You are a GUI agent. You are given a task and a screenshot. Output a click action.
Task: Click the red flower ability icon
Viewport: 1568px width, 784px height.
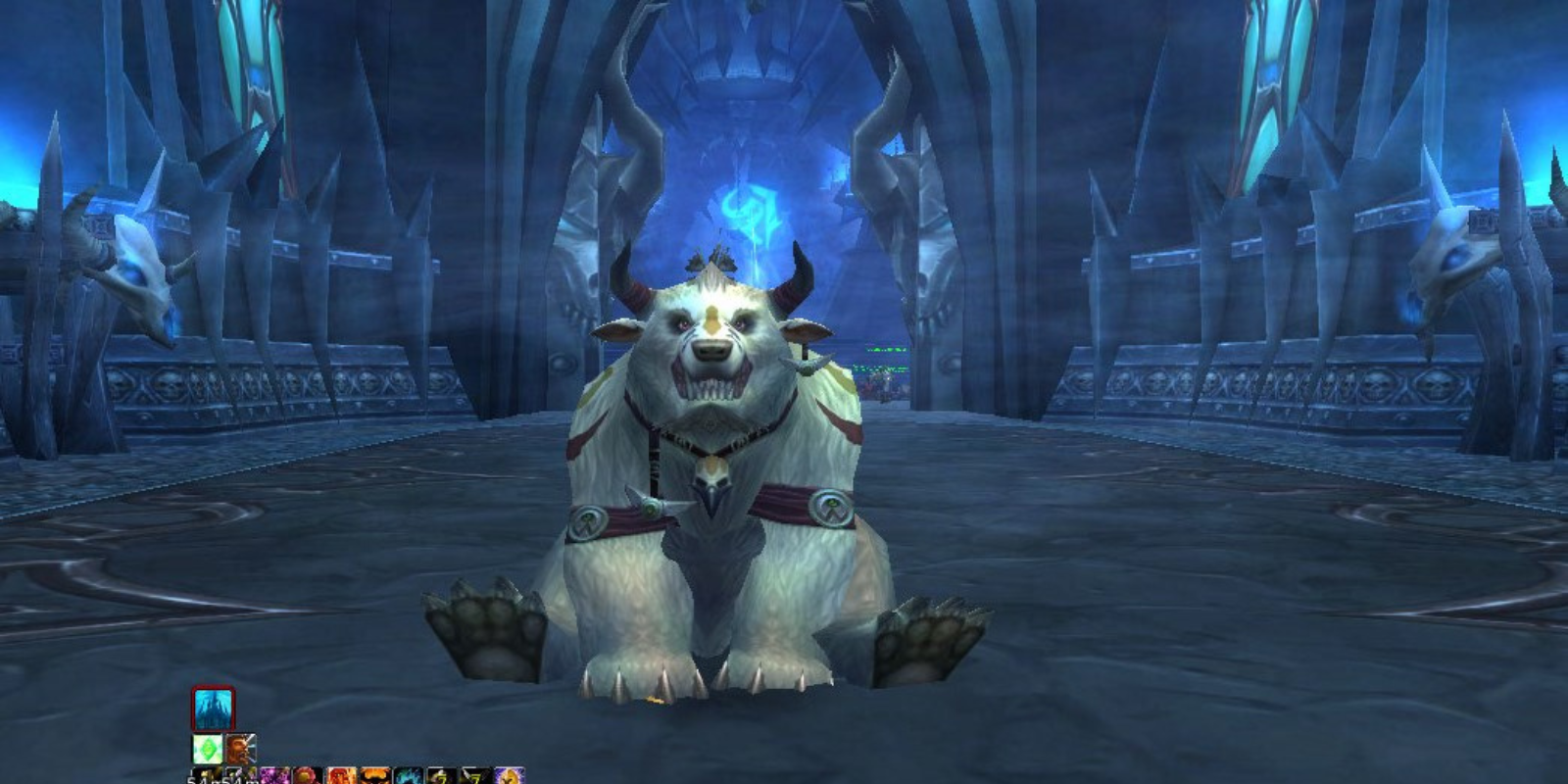[307, 775]
